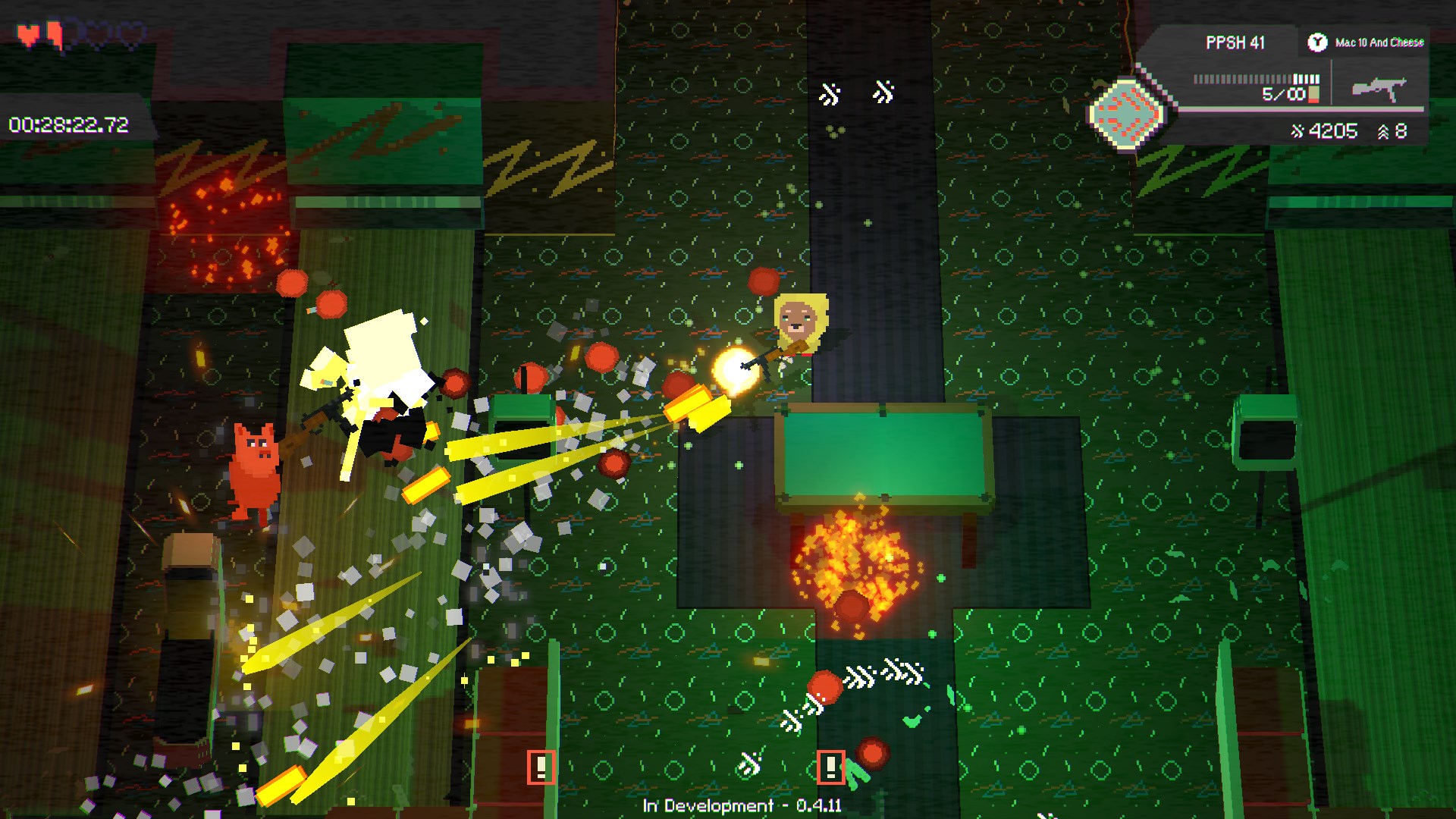Select the Y controller button prompt icon
The width and height of the screenshot is (1456, 819).
point(1319,42)
